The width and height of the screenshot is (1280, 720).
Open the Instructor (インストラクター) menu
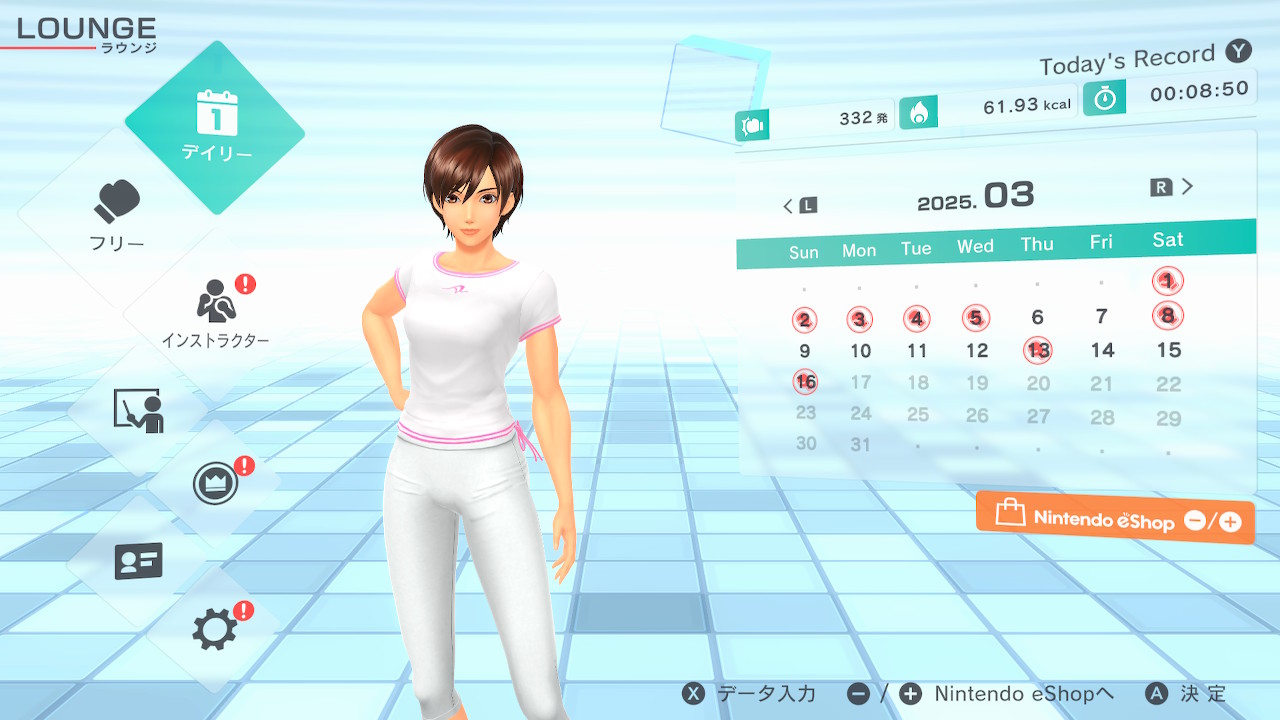pyautogui.click(x=215, y=310)
